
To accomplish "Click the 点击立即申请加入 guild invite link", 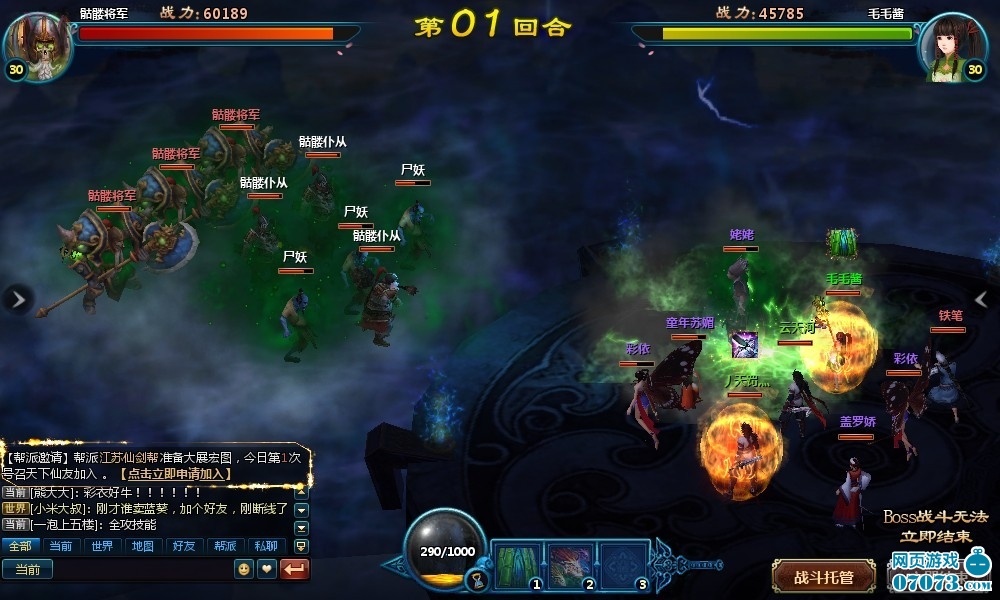I will coord(175,474).
